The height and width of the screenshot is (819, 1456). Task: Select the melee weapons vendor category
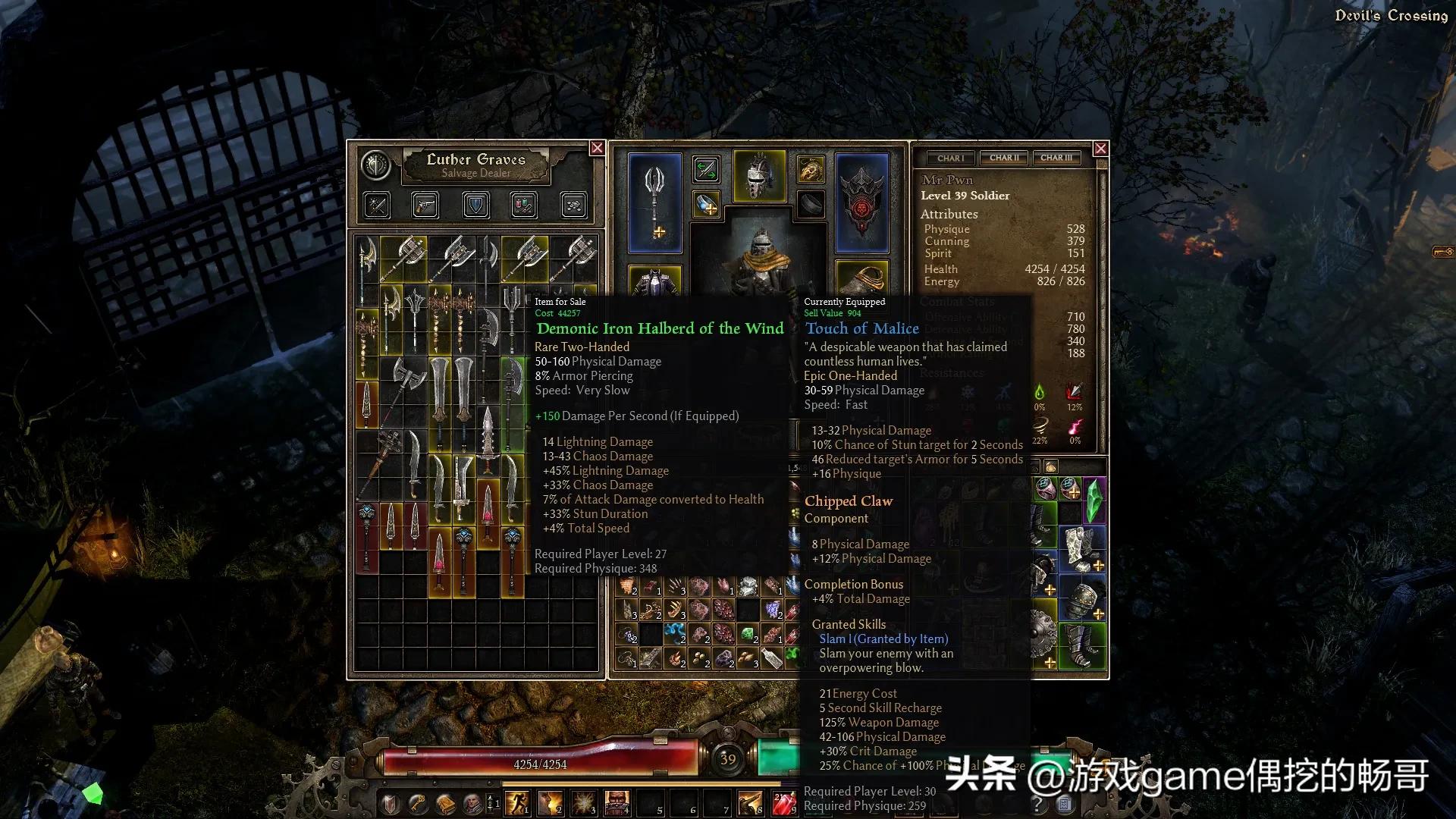[376, 205]
